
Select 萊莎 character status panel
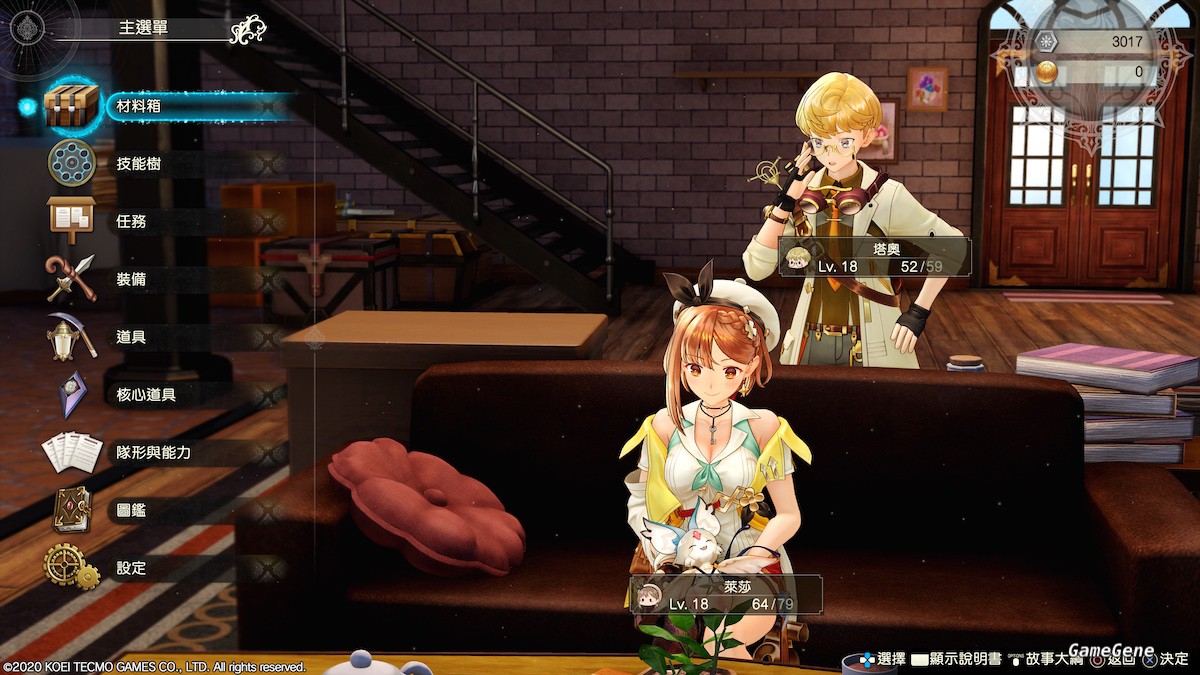coord(727,594)
